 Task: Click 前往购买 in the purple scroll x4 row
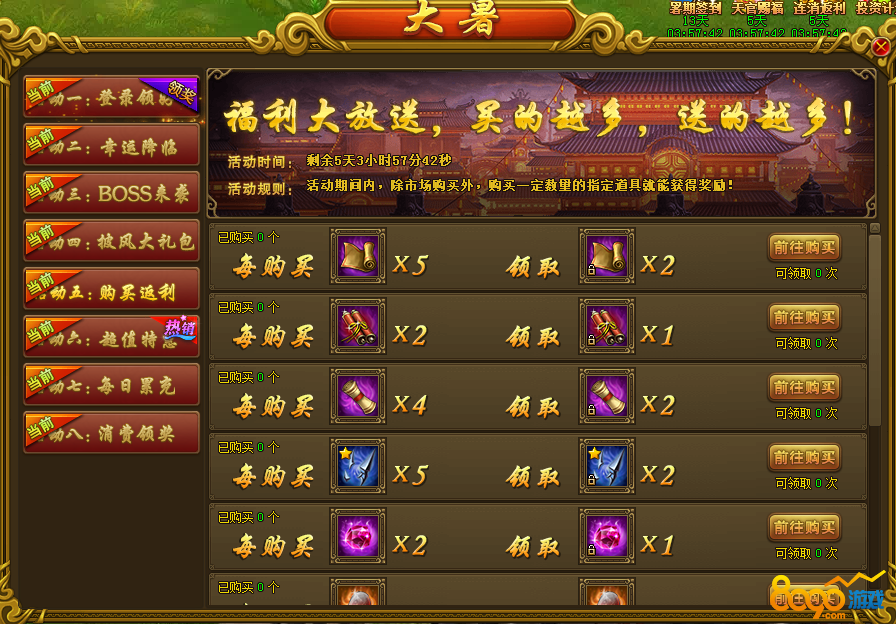[x=804, y=387]
